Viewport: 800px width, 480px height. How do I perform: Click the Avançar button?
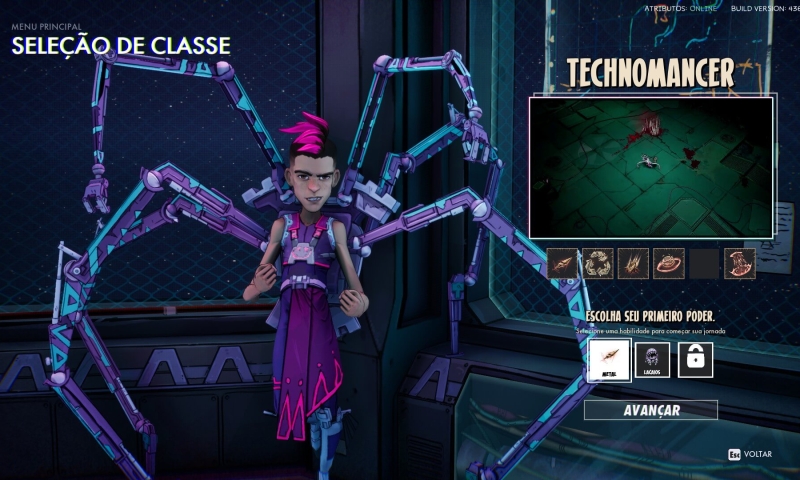point(651,410)
